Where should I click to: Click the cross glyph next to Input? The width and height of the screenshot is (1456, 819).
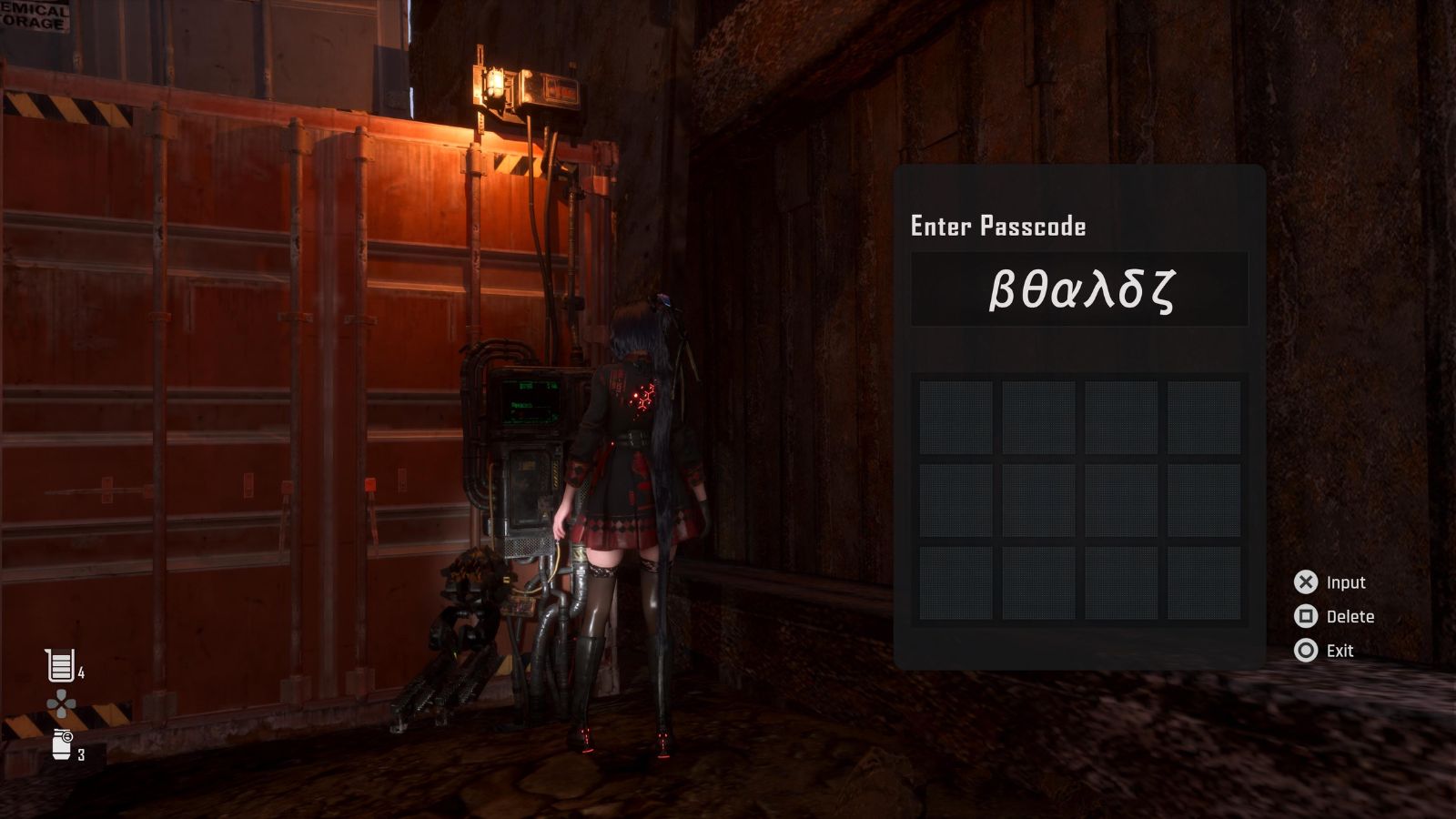click(1305, 582)
